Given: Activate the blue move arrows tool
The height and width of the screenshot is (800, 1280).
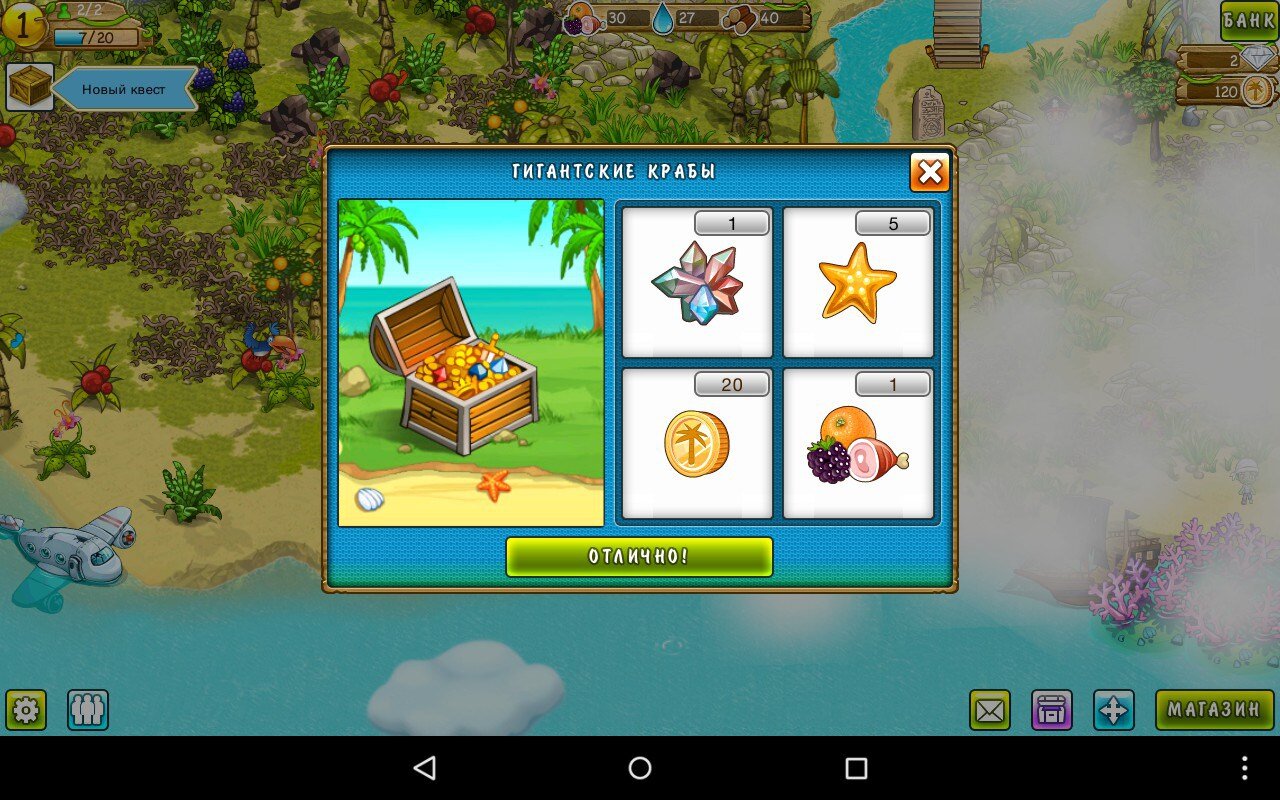Looking at the screenshot, I should click(1113, 710).
